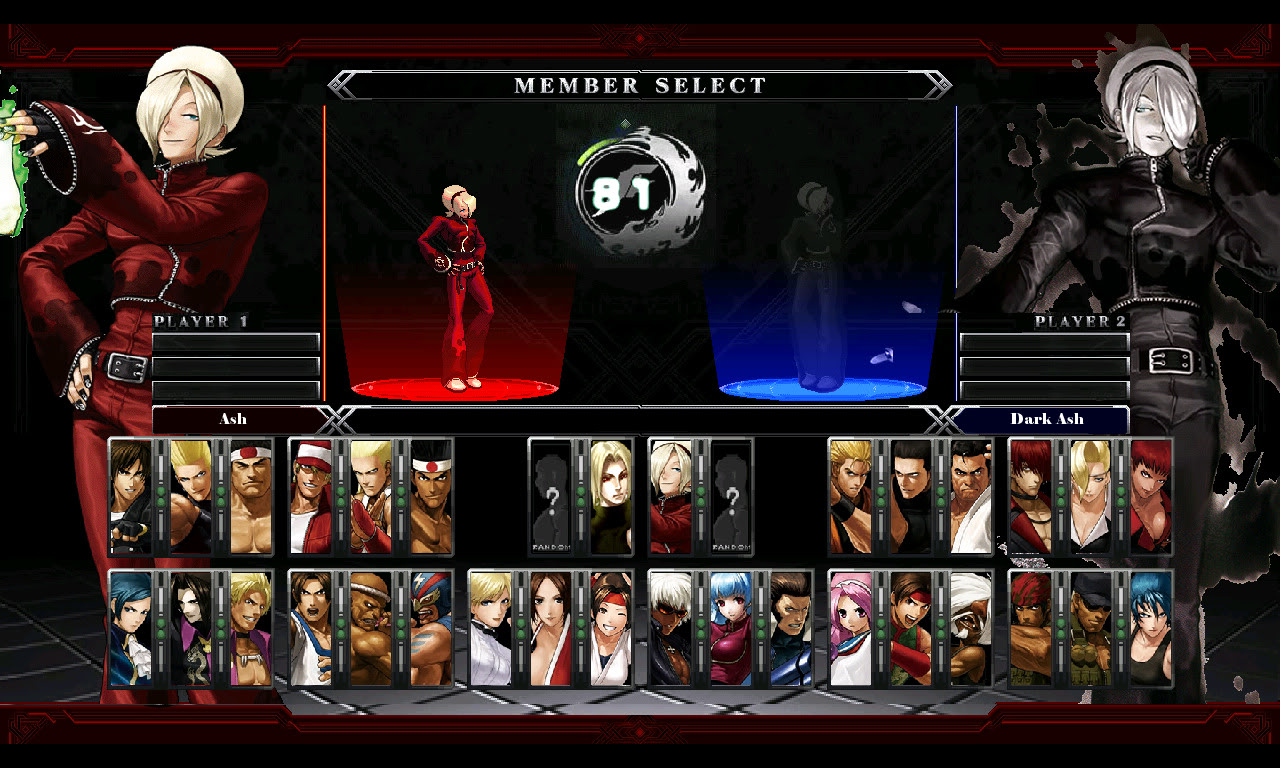
Task: Select Goro Daimon's portrait
Action: pos(249,499)
